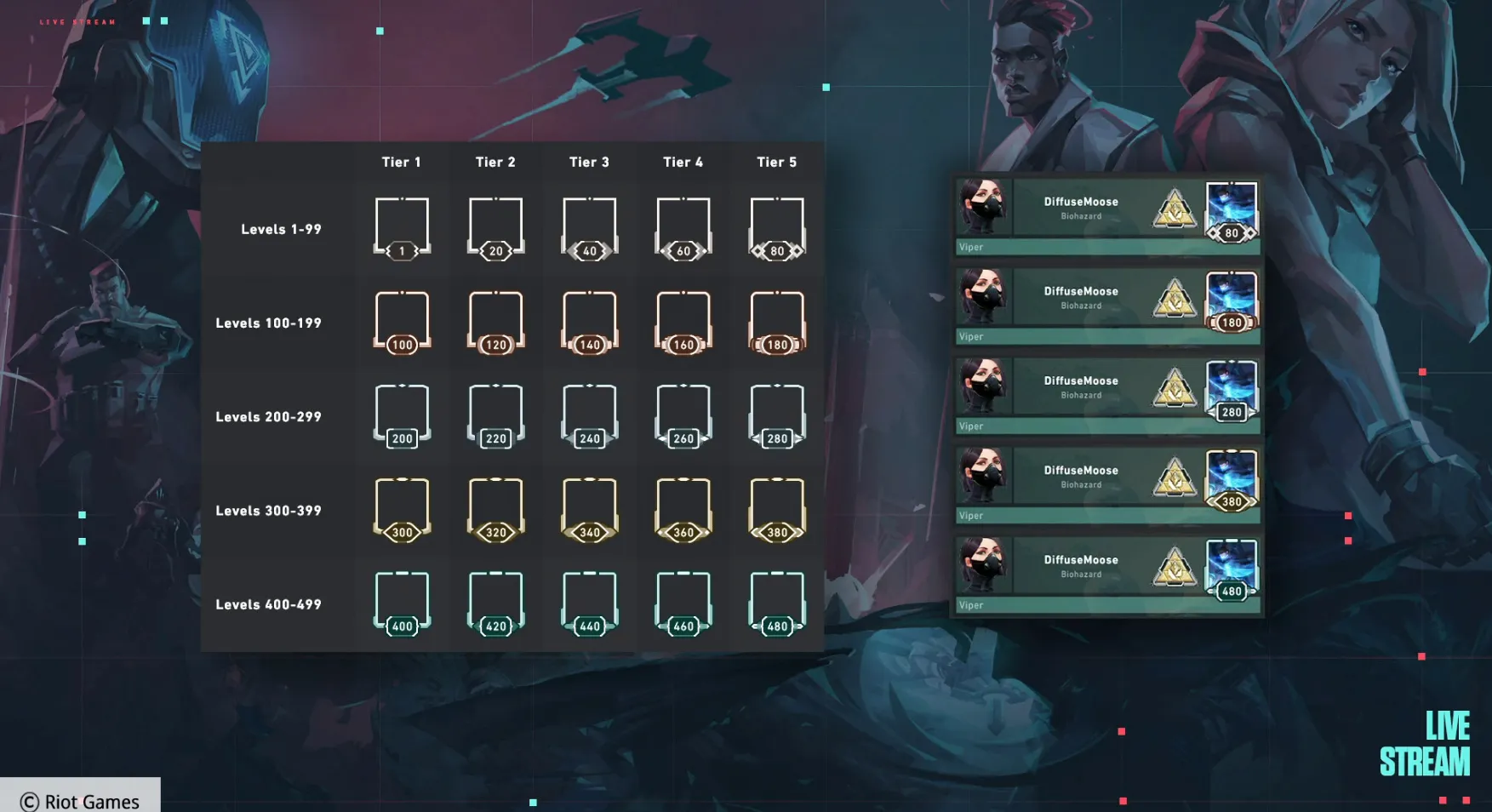Select the level 300 gold border frame

[x=402, y=509]
